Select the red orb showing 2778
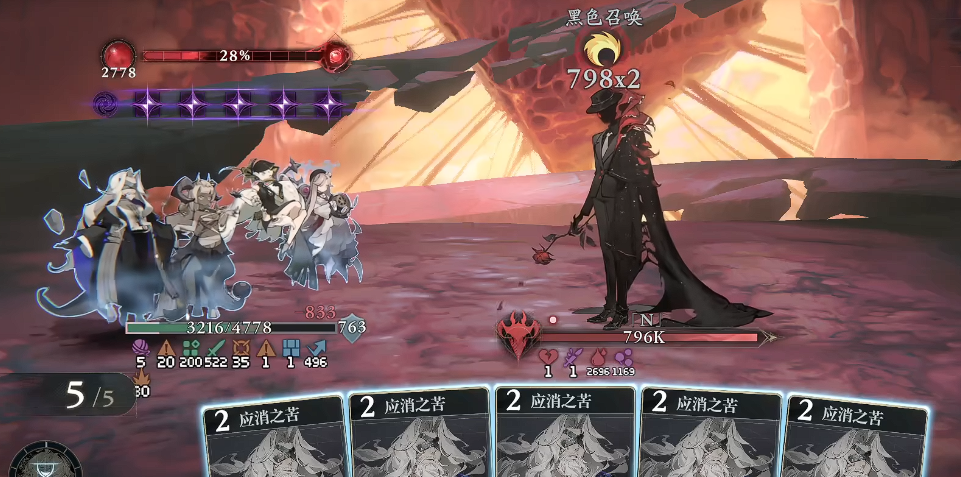The image size is (961, 477). pyautogui.click(x=119, y=54)
